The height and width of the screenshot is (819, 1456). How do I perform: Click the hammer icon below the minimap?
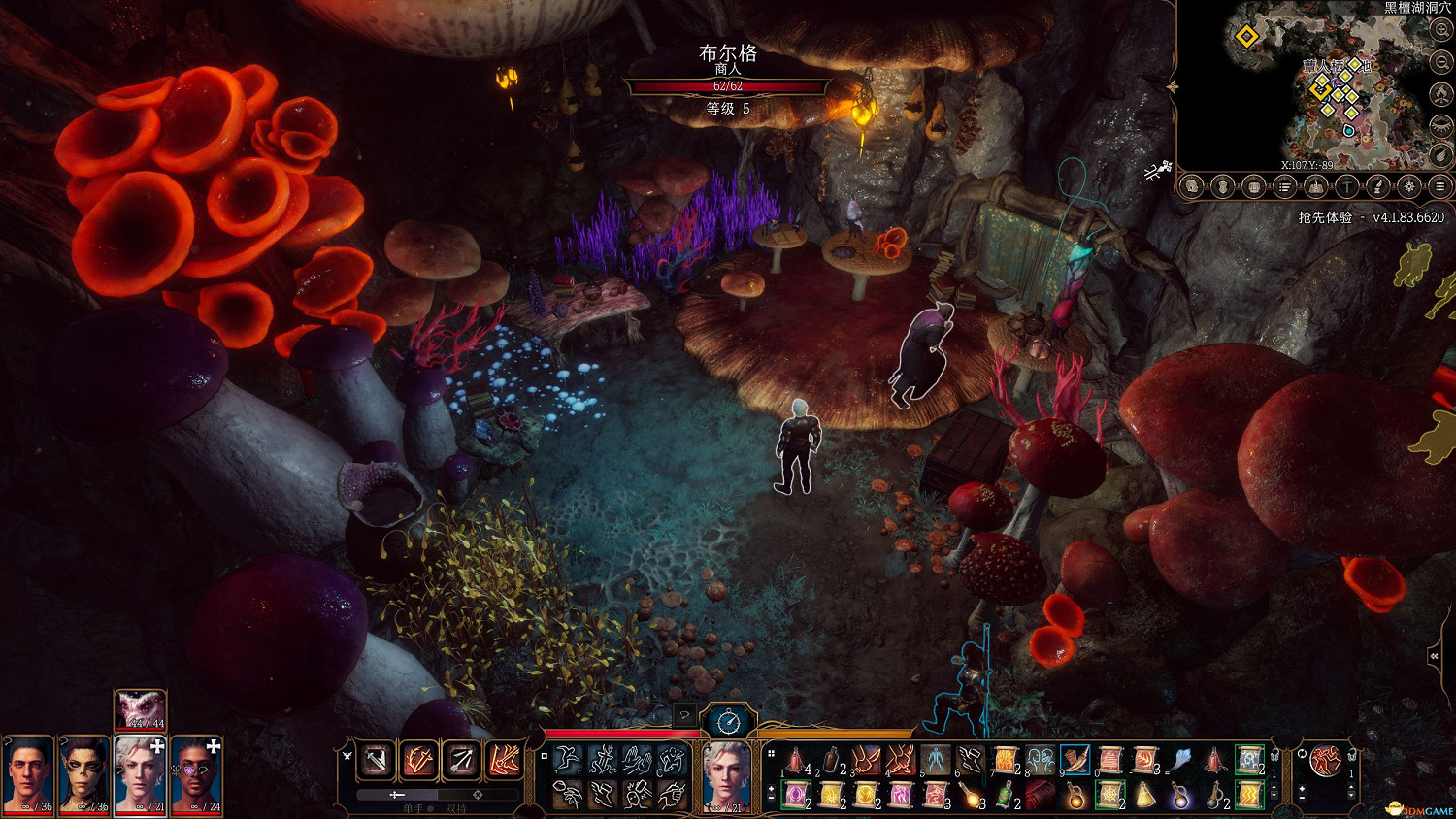pyautogui.click(x=1346, y=186)
